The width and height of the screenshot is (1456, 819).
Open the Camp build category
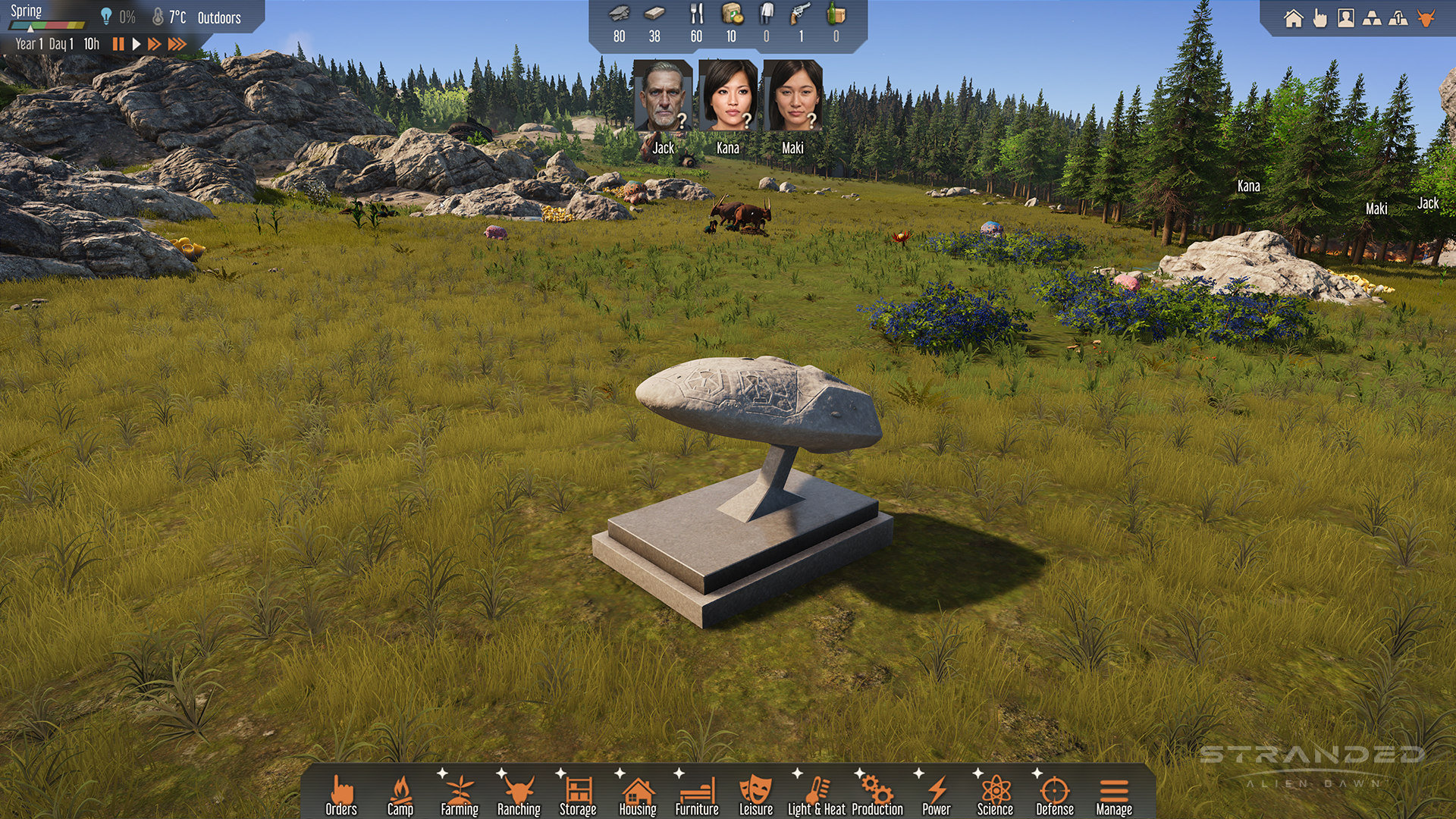400,795
